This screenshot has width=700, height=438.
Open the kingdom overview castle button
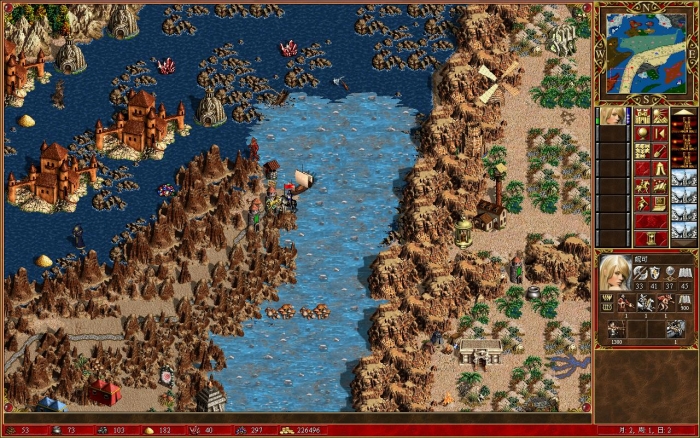[641, 116]
